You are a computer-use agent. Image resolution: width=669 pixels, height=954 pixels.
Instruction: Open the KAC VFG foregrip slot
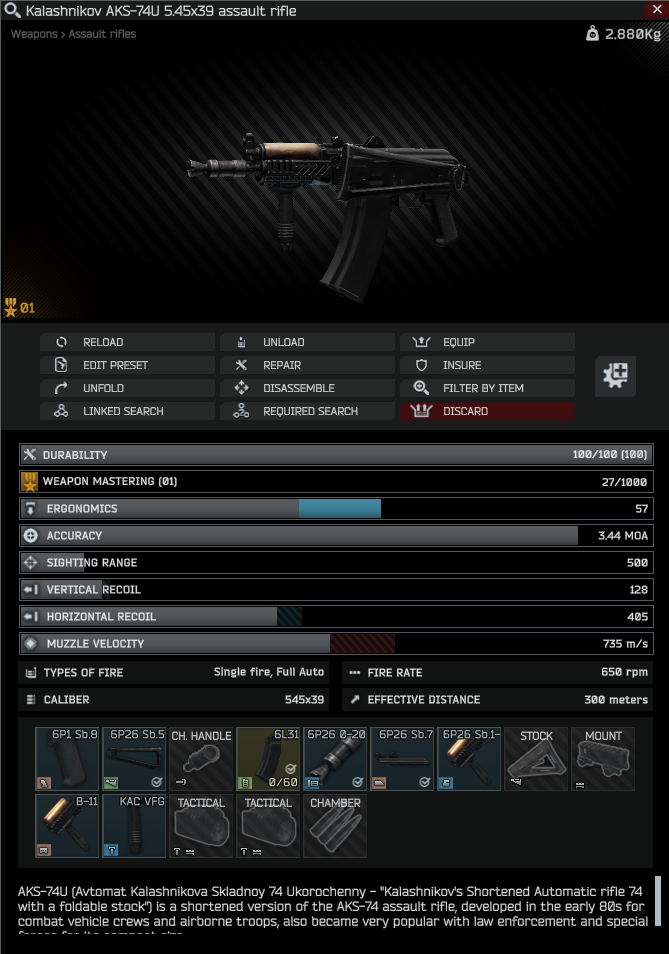coord(134,826)
